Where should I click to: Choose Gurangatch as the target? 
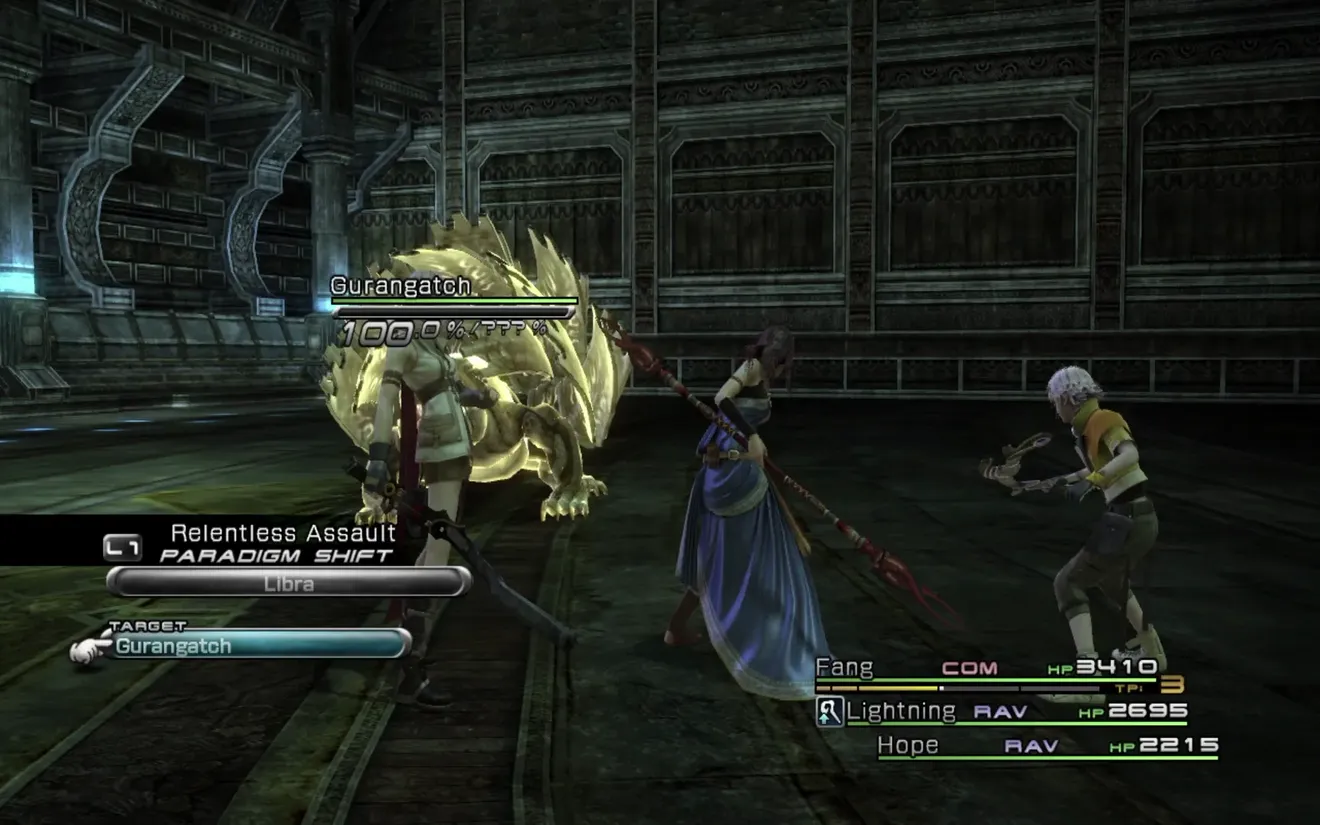(x=240, y=645)
